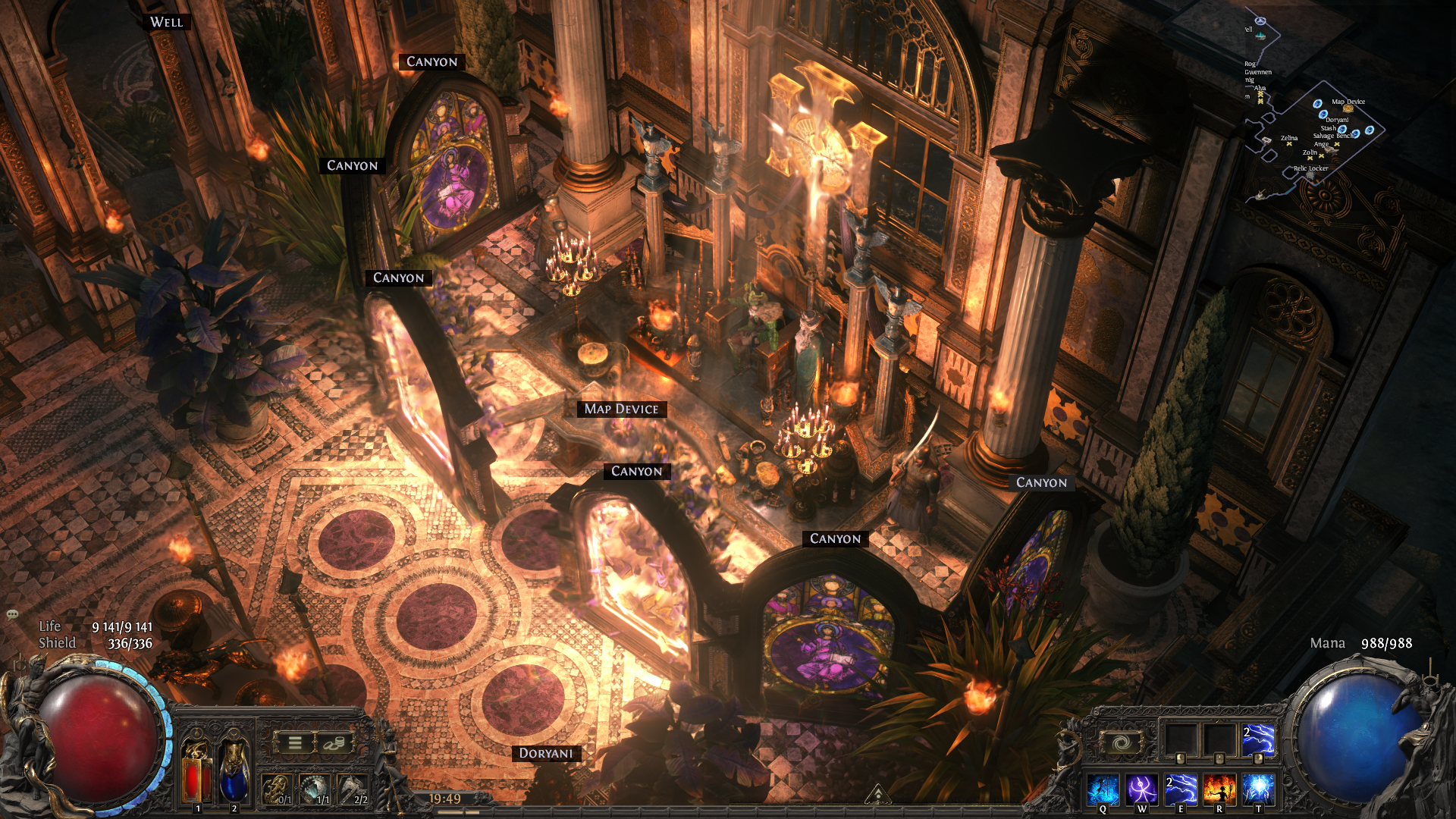The height and width of the screenshot is (819, 1456).
Task: Activate the lightning skill in the lower skill row
Action: point(1181,789)
